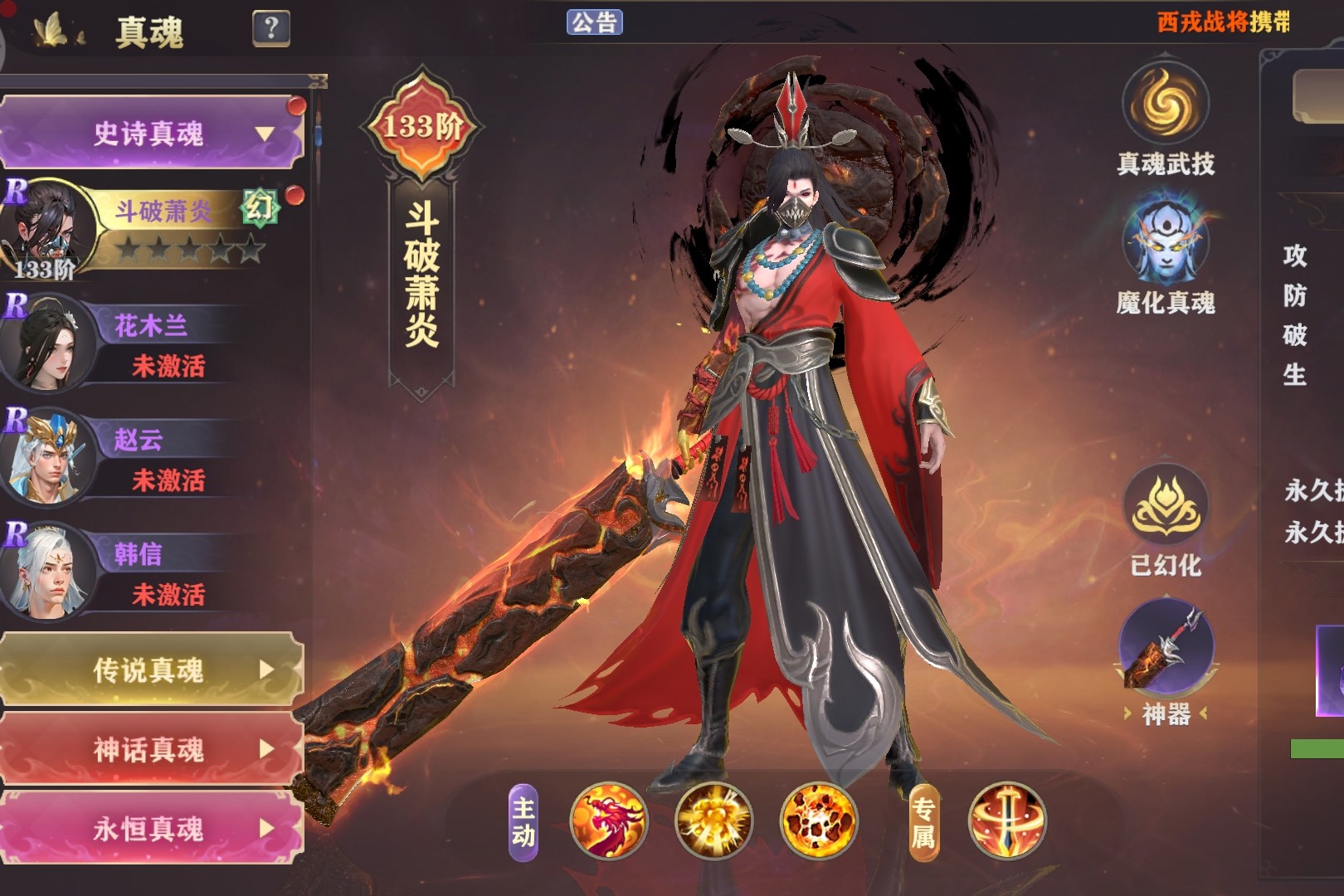View the red dragon active skill
1344x896 pixels.
click(609, 821)
